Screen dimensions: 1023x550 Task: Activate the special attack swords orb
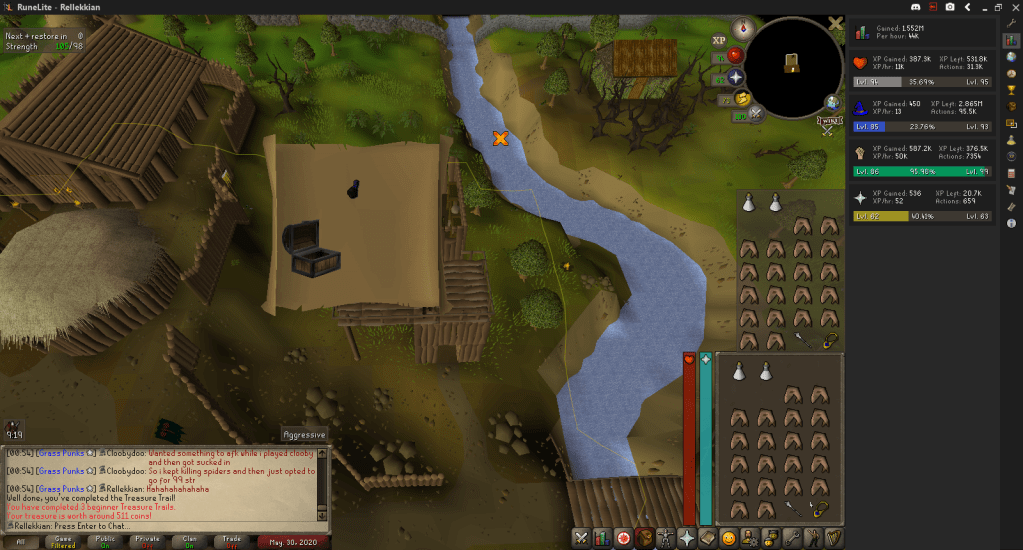tap(756, 114)
